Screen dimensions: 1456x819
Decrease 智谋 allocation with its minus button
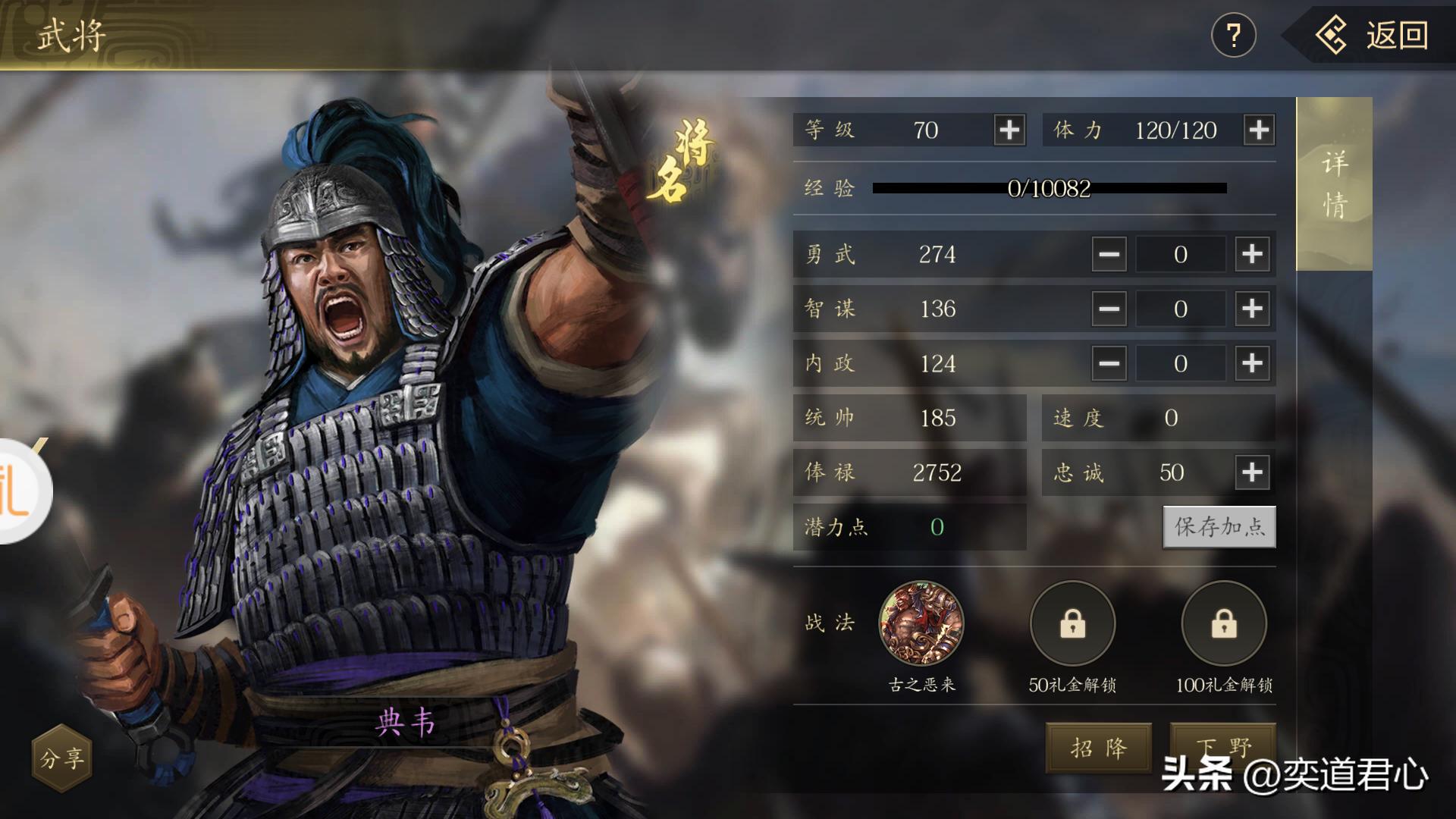click(1109, 309)
